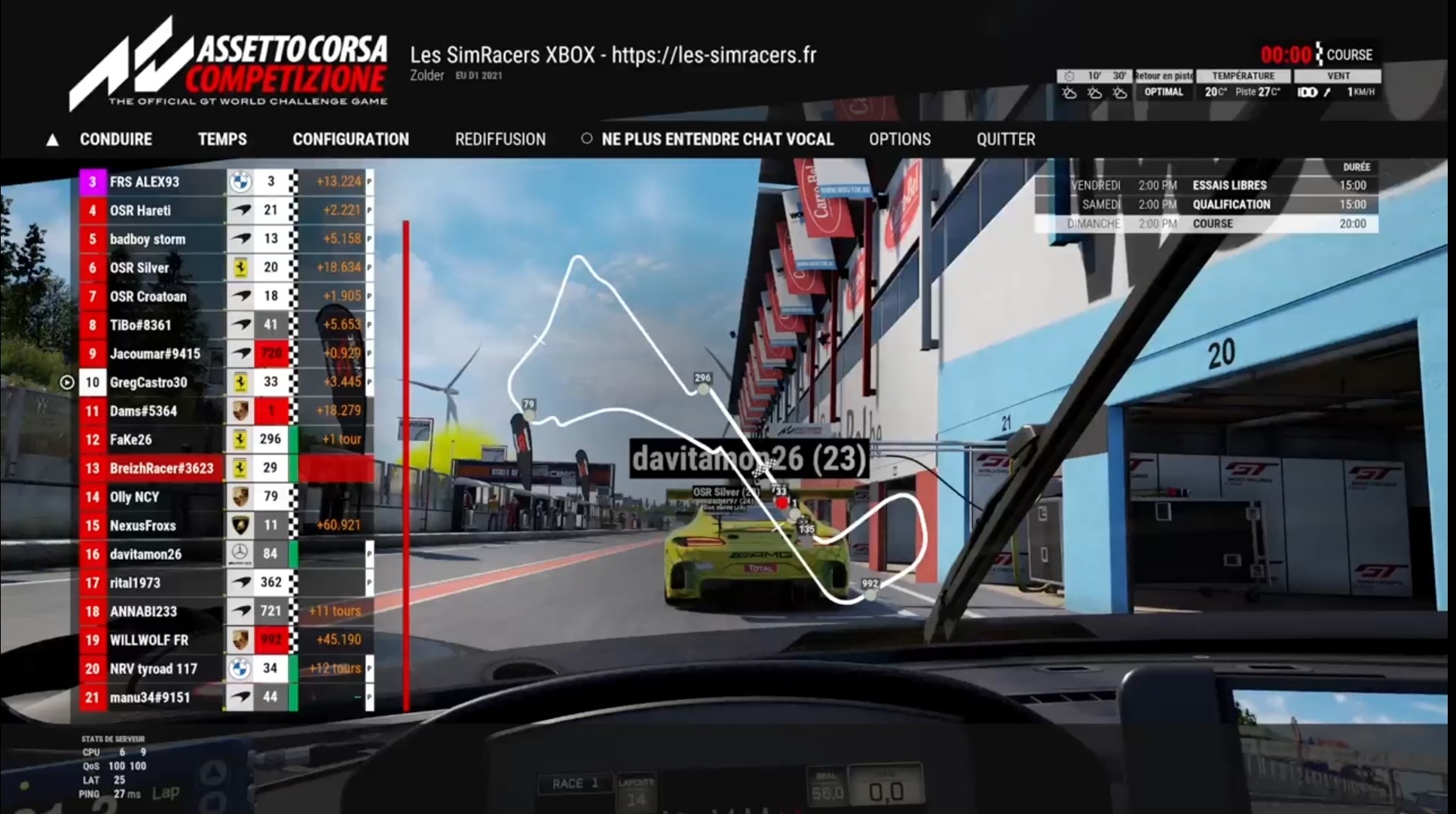Open the TEMPS menu
The height and width of the screenshot is (814, 1456).
222,139
